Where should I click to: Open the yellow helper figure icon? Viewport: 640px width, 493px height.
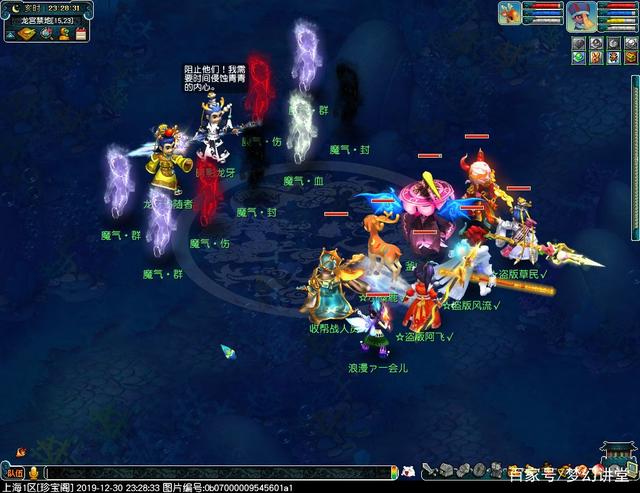pyautogui.click(x=63, y=34)
